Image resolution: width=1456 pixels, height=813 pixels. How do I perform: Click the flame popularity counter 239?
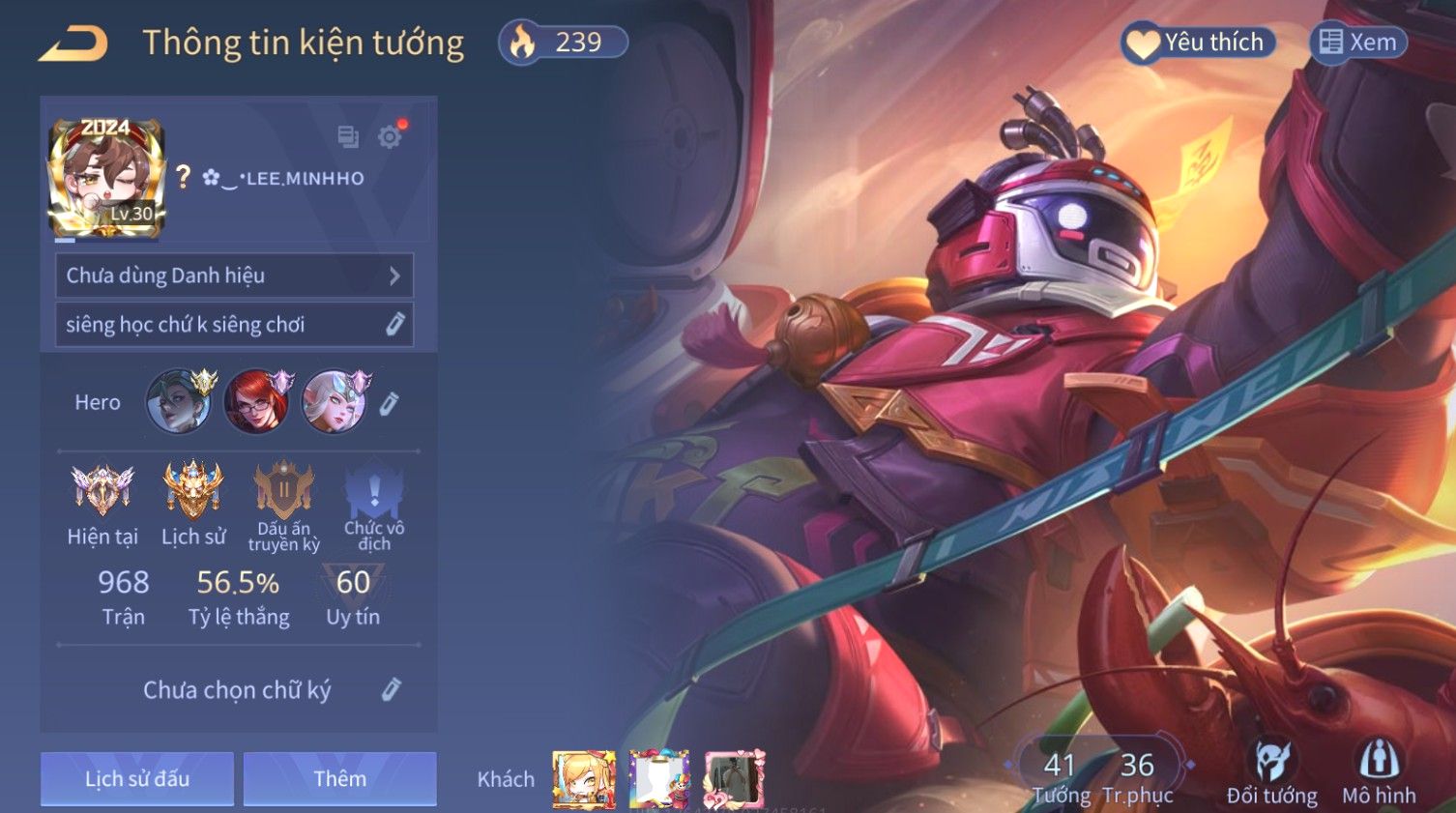coord(563,43)
